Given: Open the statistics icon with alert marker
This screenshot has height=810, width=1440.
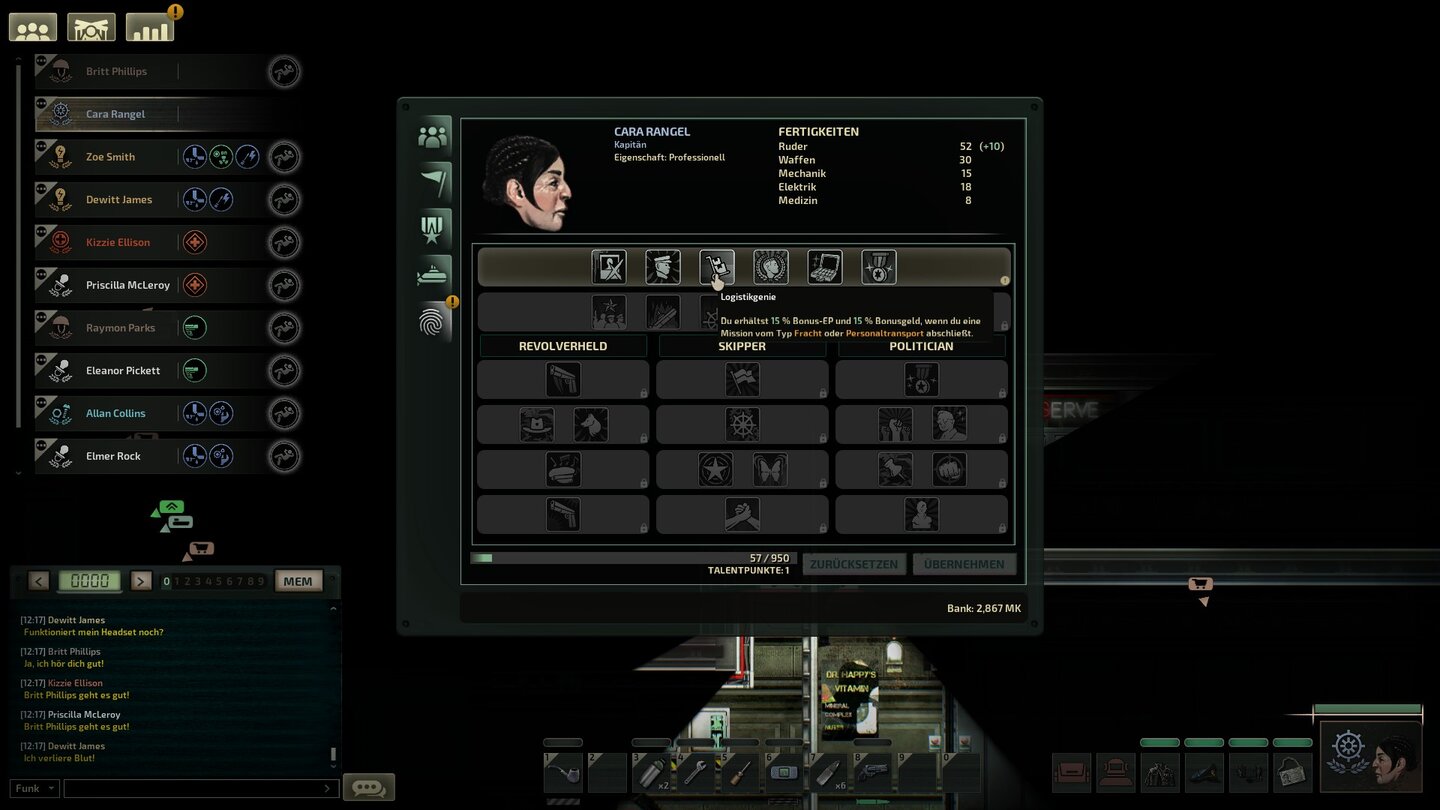Looking at the screenshot, I should (x=148, y=26).
